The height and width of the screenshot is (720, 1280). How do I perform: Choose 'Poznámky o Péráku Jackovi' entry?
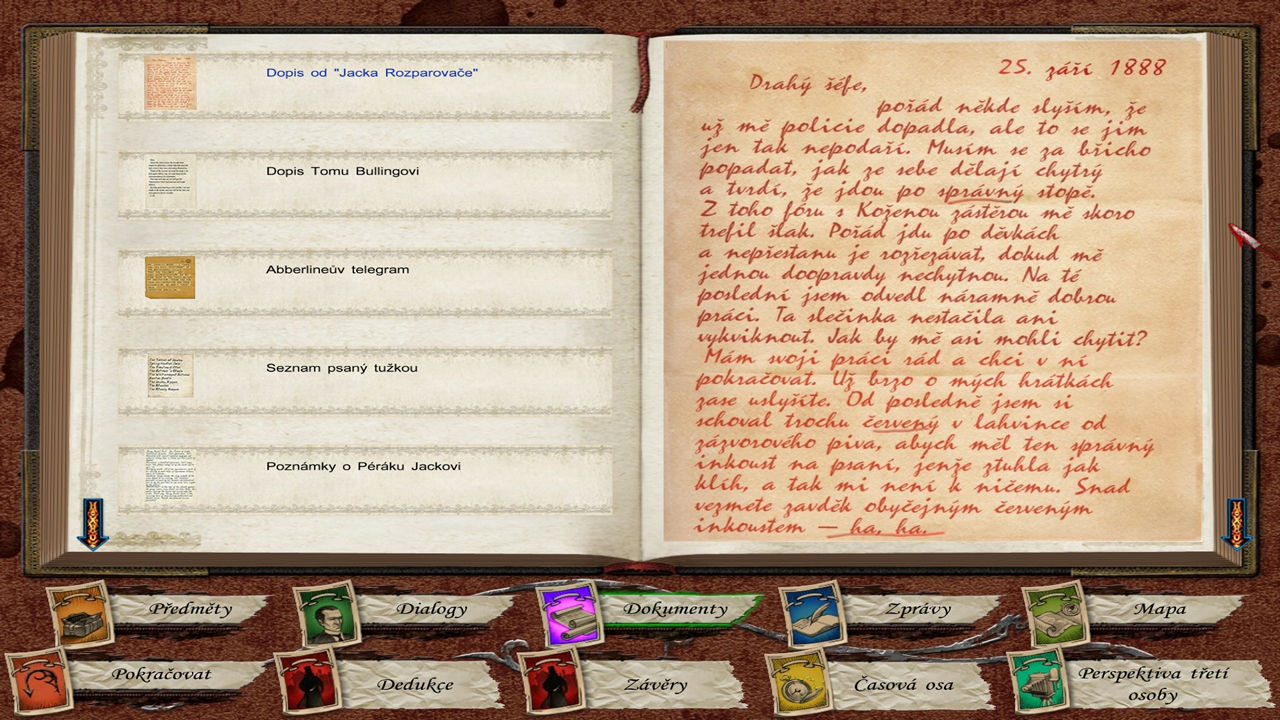click(x=363, y=466)
